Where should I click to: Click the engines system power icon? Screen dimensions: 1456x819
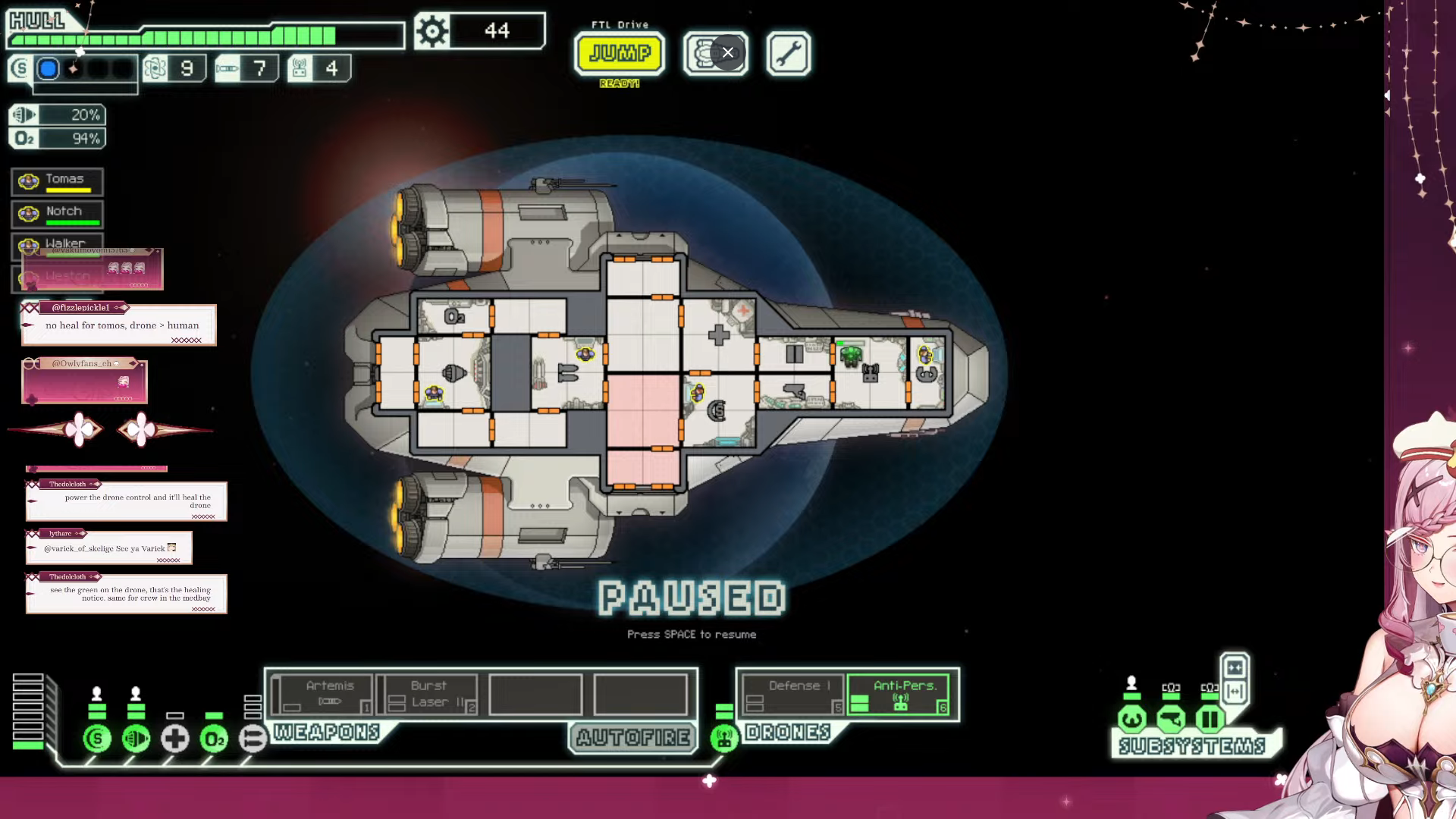click(136, 738)
